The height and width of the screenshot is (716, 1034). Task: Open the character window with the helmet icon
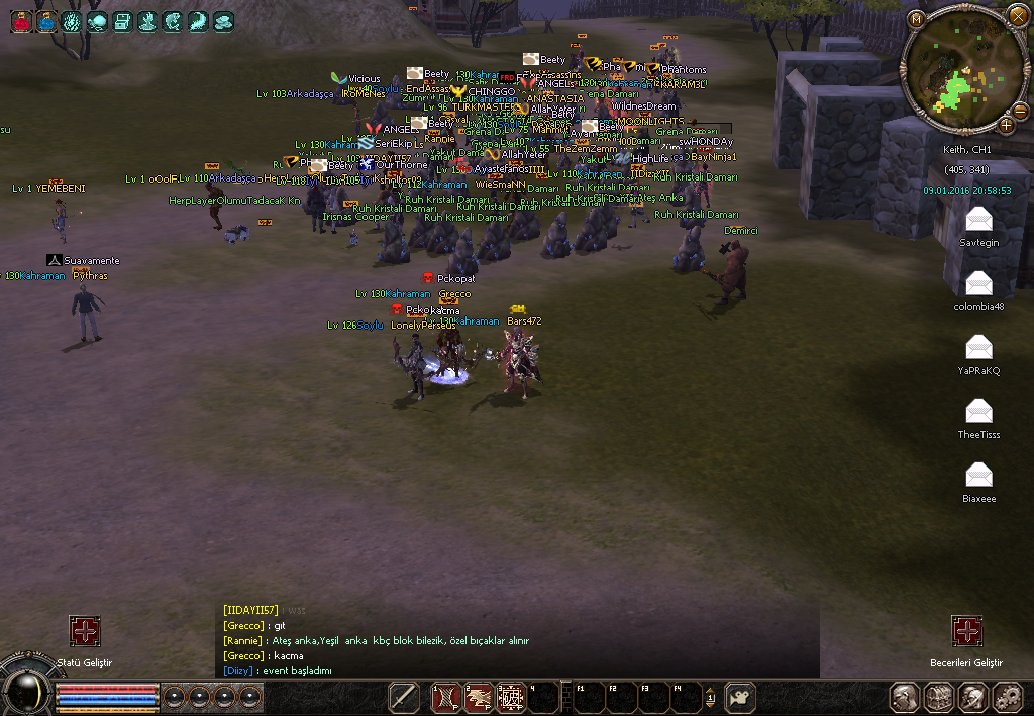tap(904, 696)
